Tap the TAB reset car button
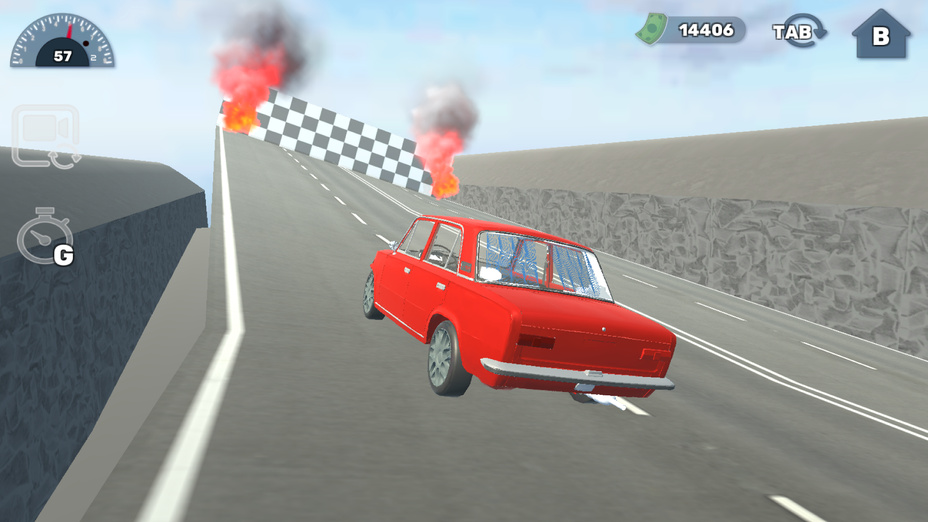The height and width of the screenshot is (522, 928). click(799, 31)
